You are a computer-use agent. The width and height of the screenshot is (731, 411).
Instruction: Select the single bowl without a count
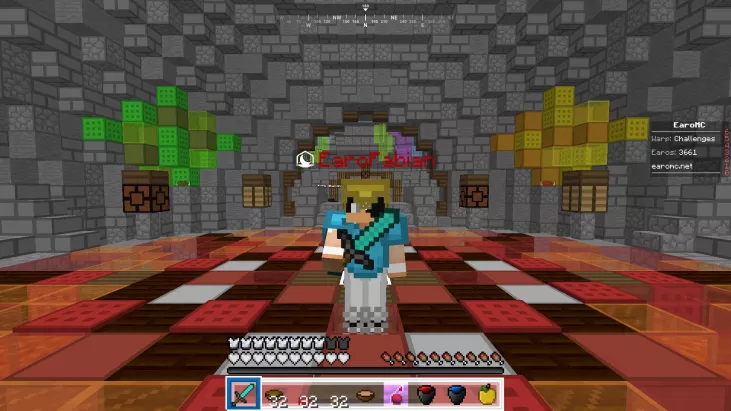tap(365, 394)
